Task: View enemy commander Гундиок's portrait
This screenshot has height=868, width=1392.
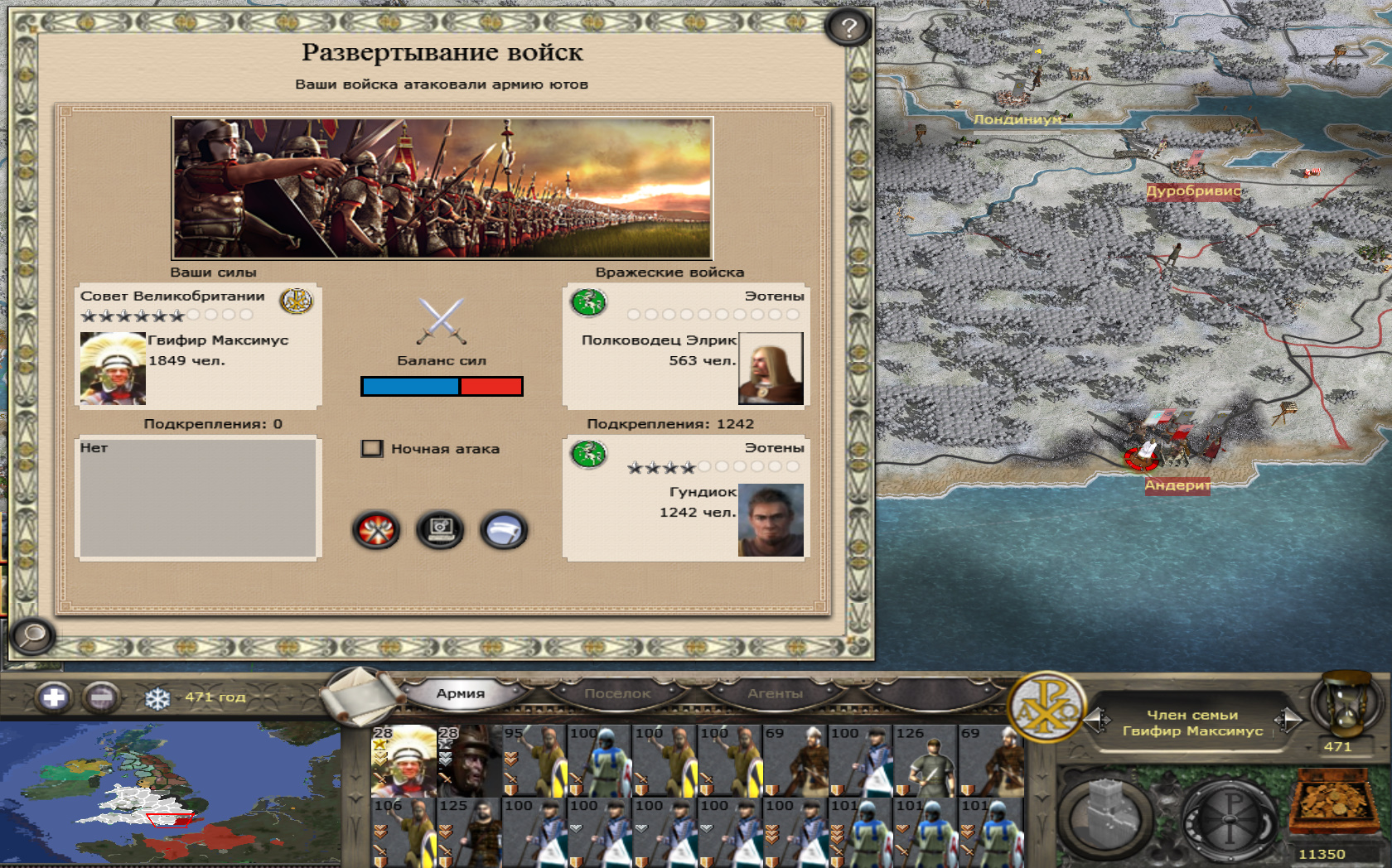Action: tap(771, 520)
